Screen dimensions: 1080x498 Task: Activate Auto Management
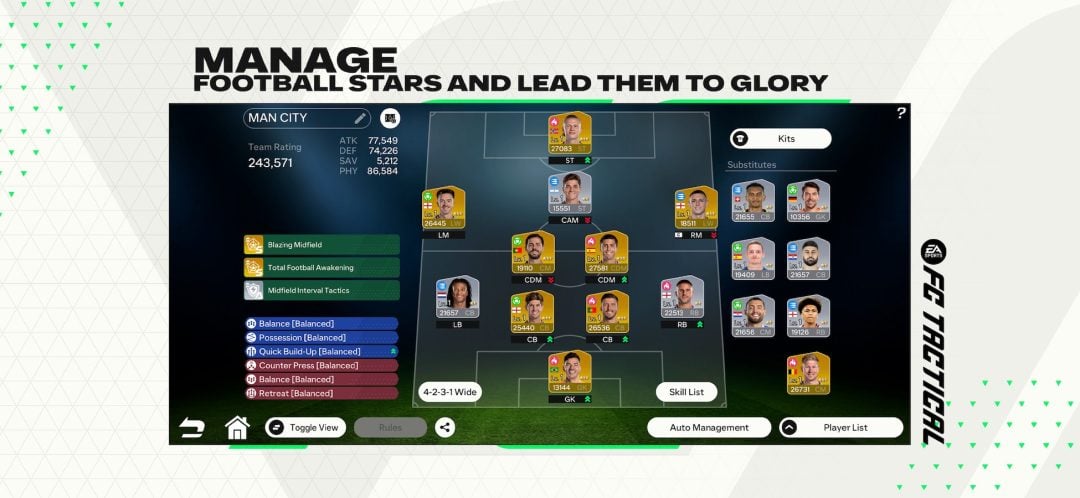[708, 427]
